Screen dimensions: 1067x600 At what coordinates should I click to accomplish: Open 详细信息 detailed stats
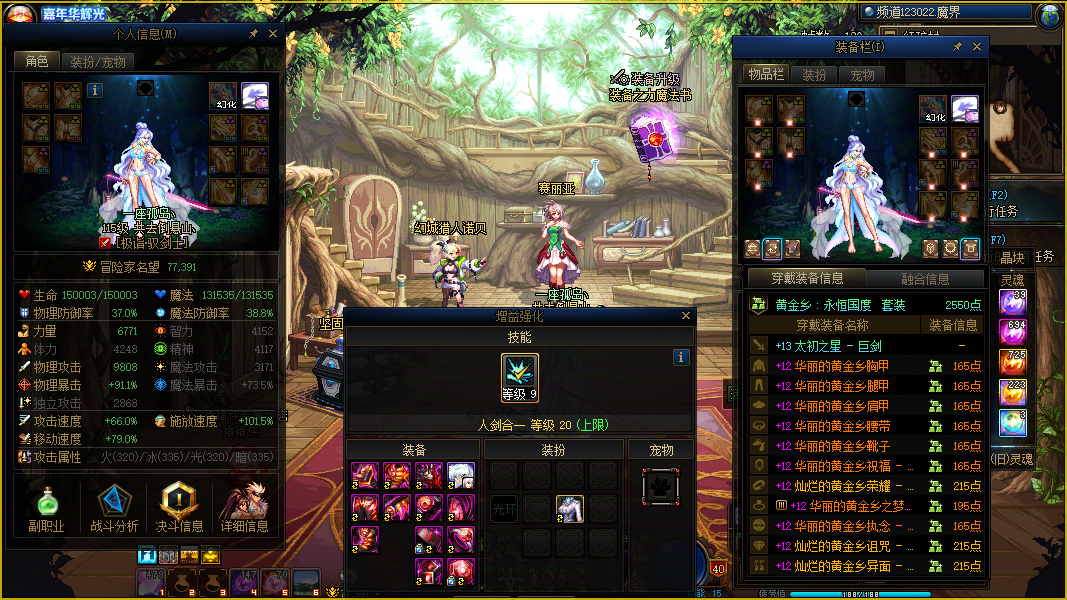click(244, 510)
